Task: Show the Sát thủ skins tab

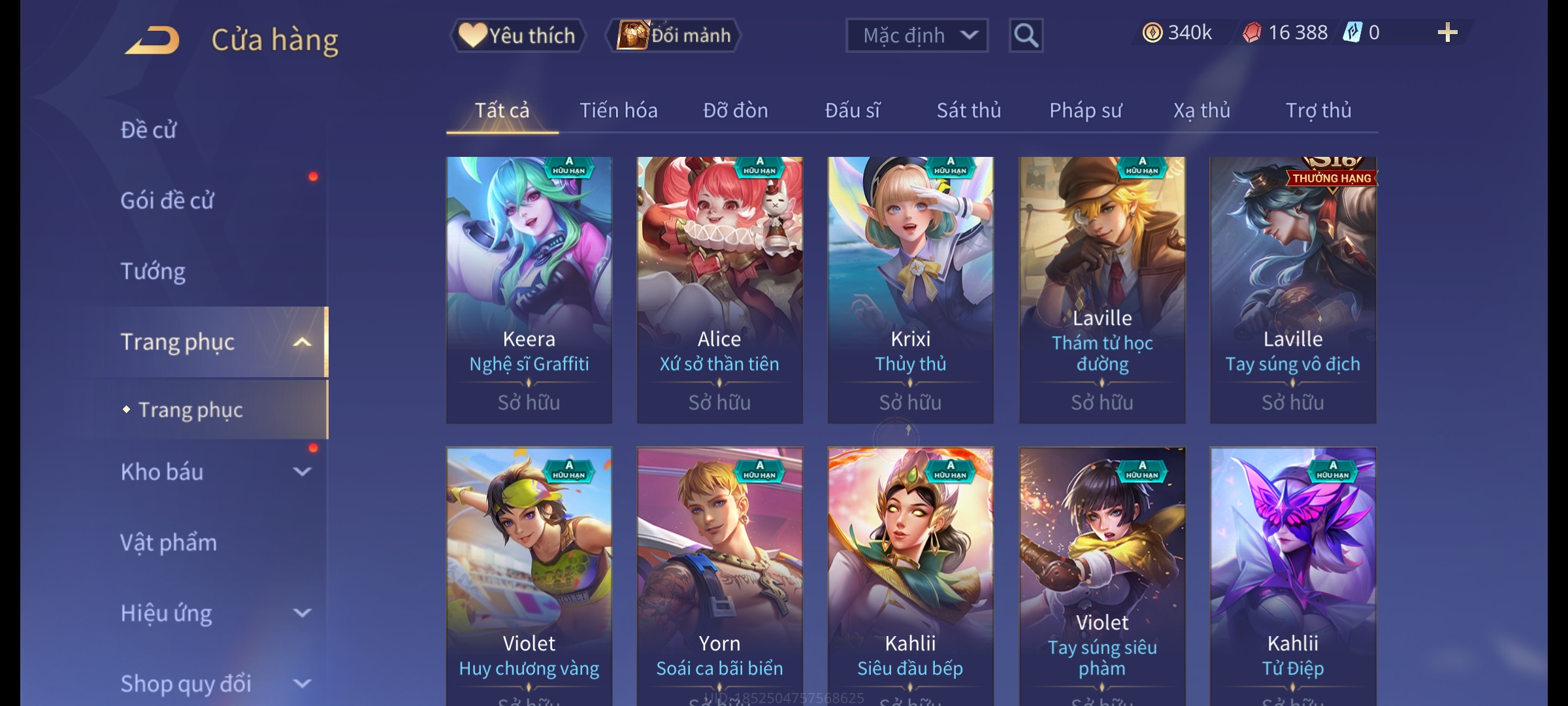Action: (968, 110)
